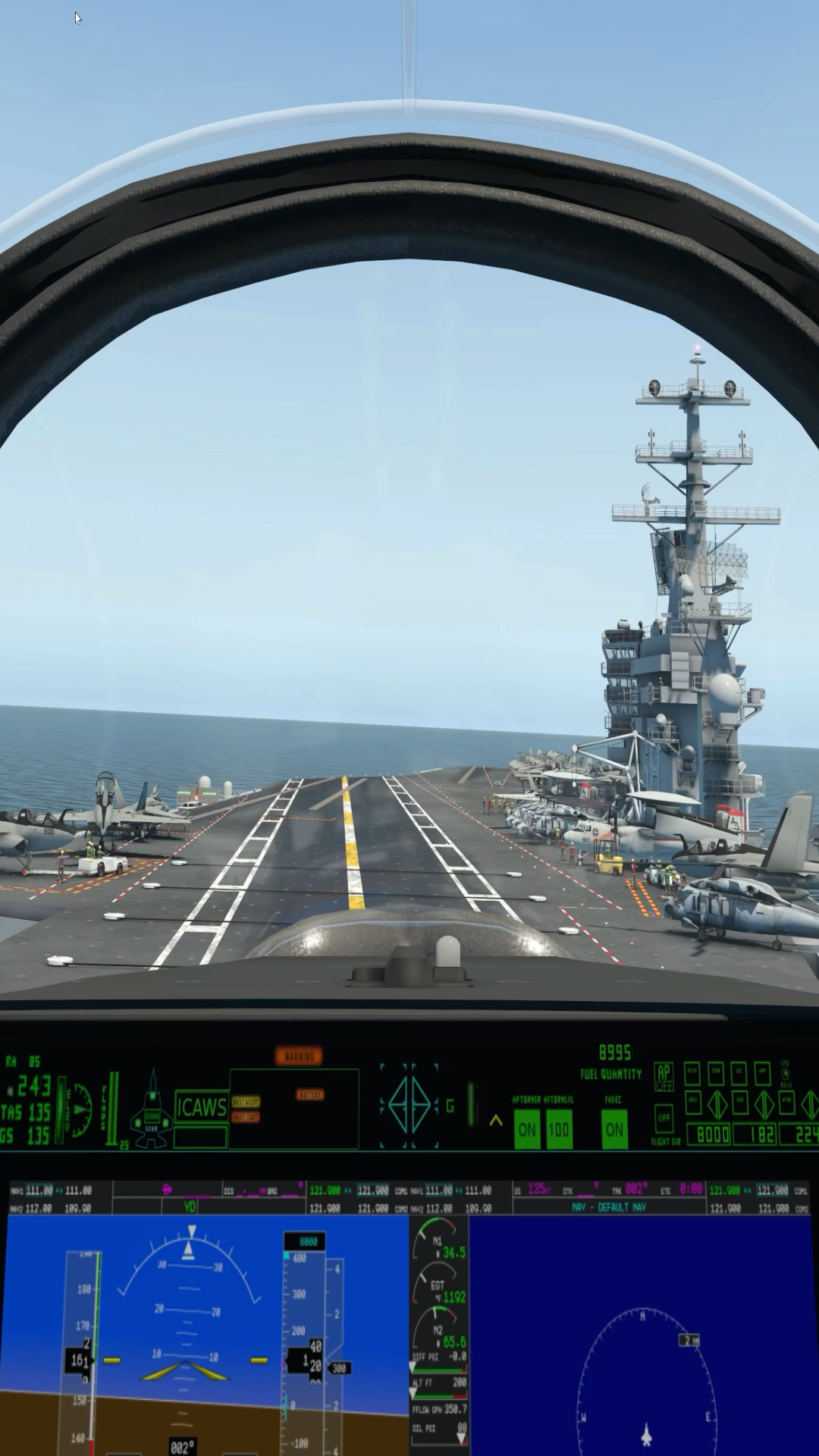This screenshot has height=1456, width=819.
Task: Acknowledge the orange WARNING light
Action: click(299, 1056)
